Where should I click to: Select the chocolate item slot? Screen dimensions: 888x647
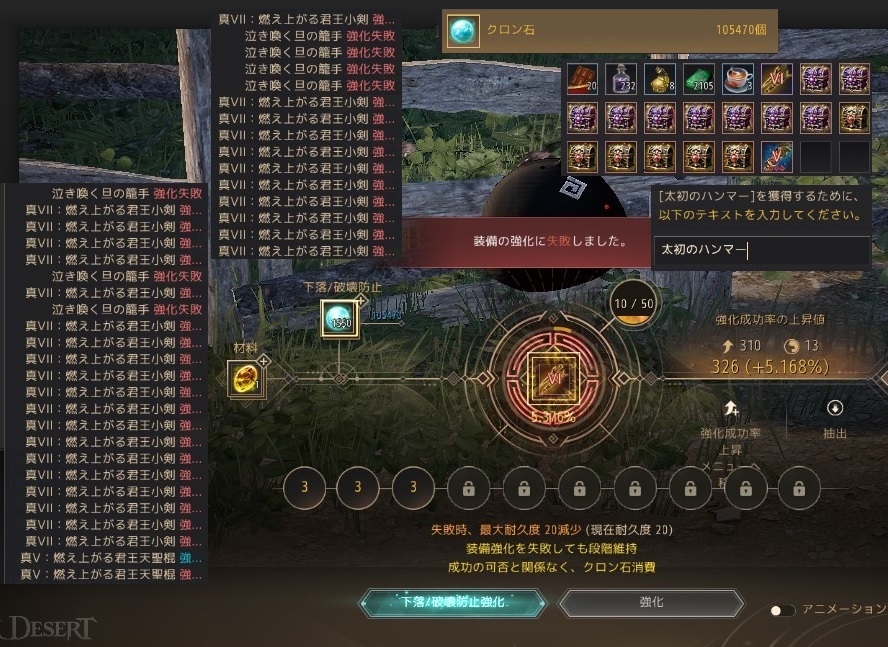click(x=582, y=79)
